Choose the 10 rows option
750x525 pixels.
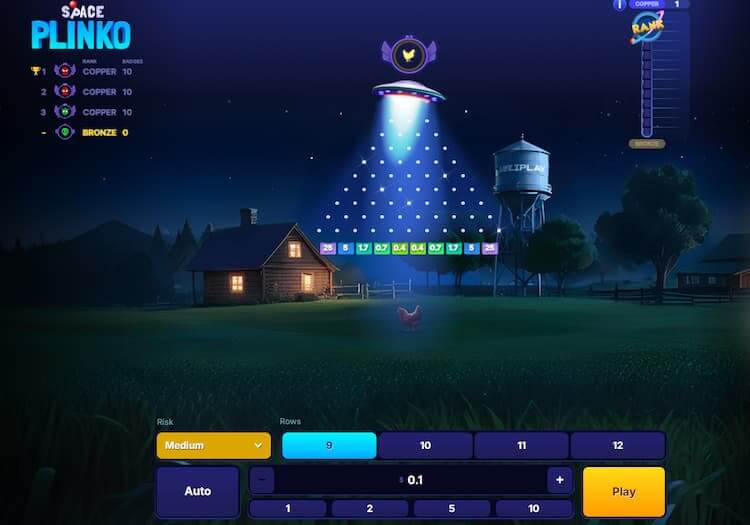(425, 445)
